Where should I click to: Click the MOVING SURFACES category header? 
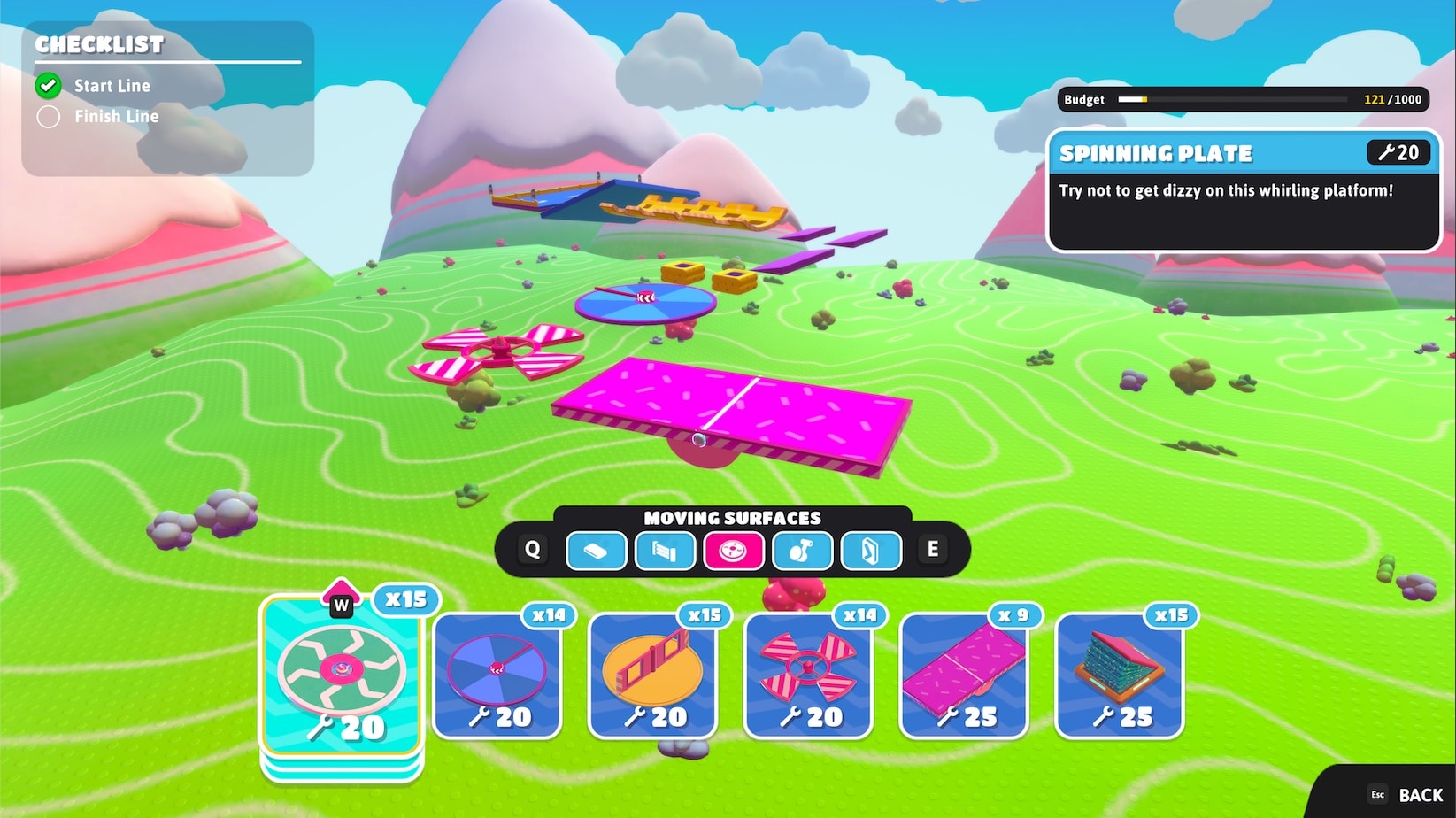734,518
